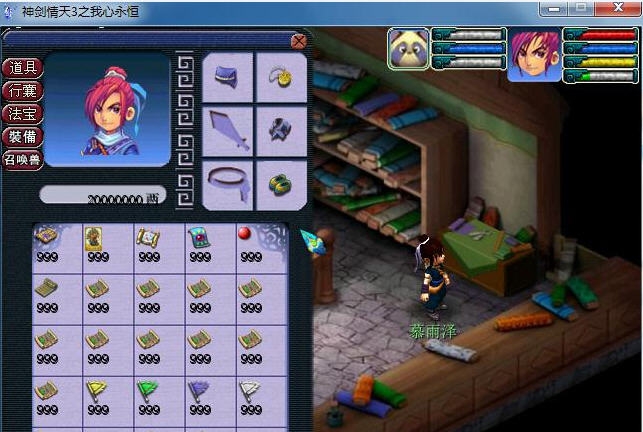The image size is (643, 432).
Task: Open the 行囊 bag tab
Action: pyautogui.click(x=22, y=91)
